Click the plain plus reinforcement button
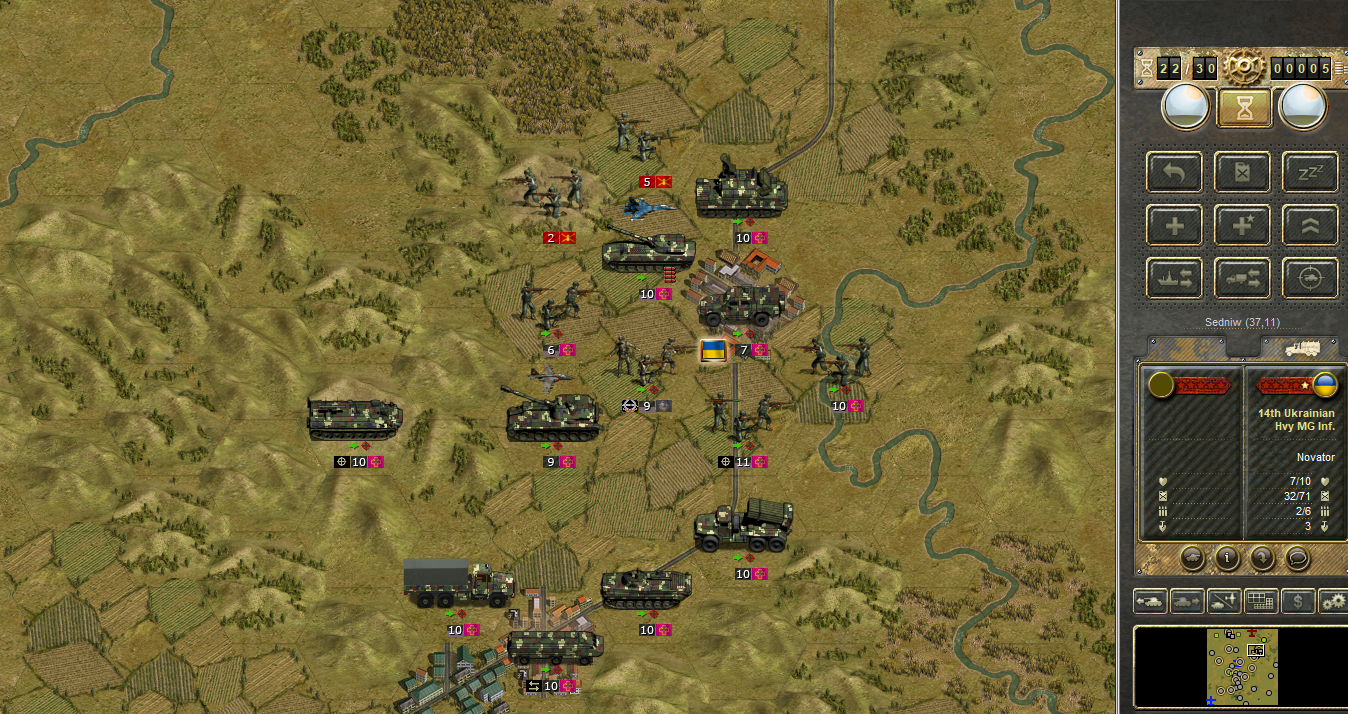 (x=1175, y=225)
